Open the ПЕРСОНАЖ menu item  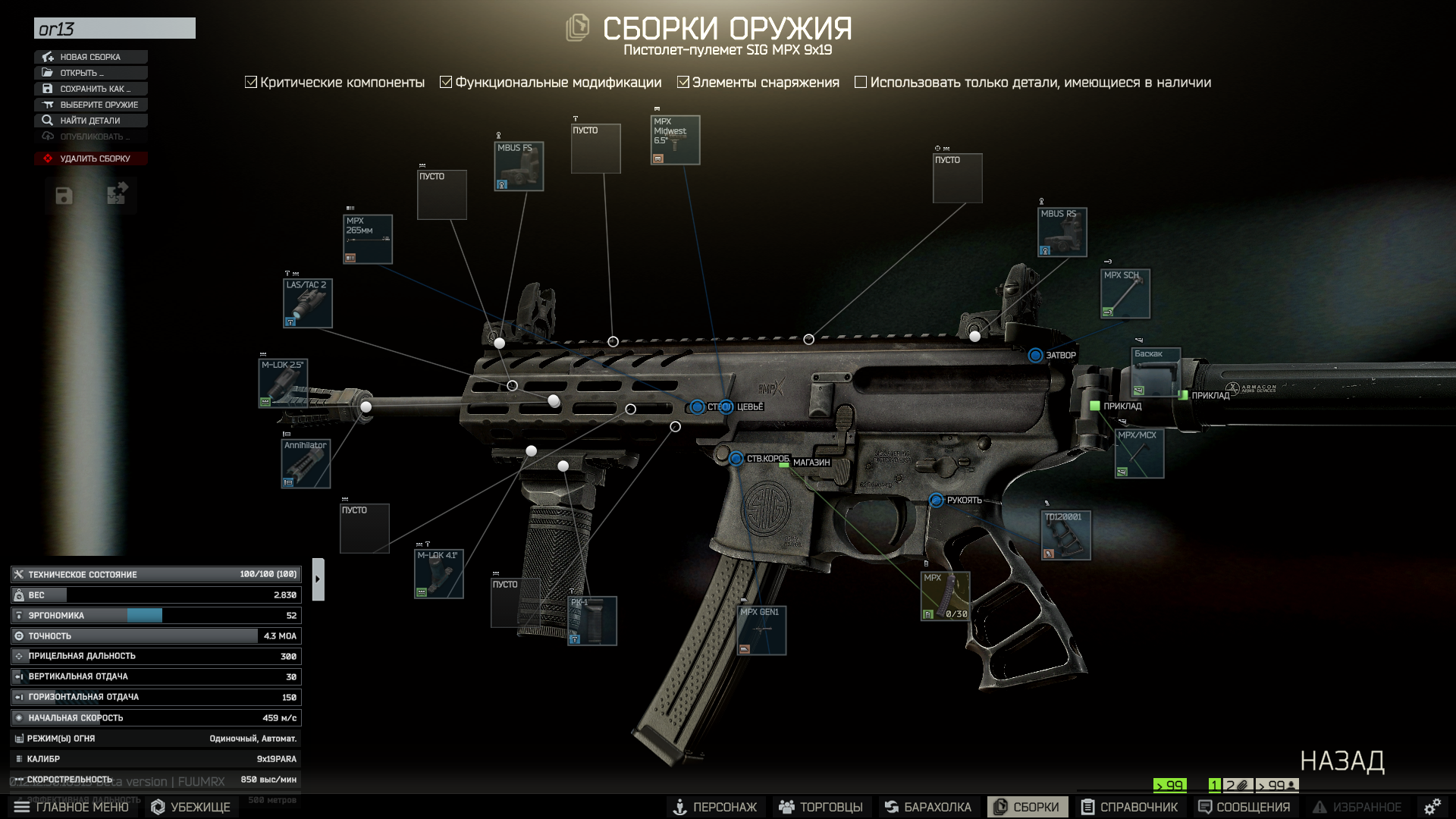click(717, 807)
